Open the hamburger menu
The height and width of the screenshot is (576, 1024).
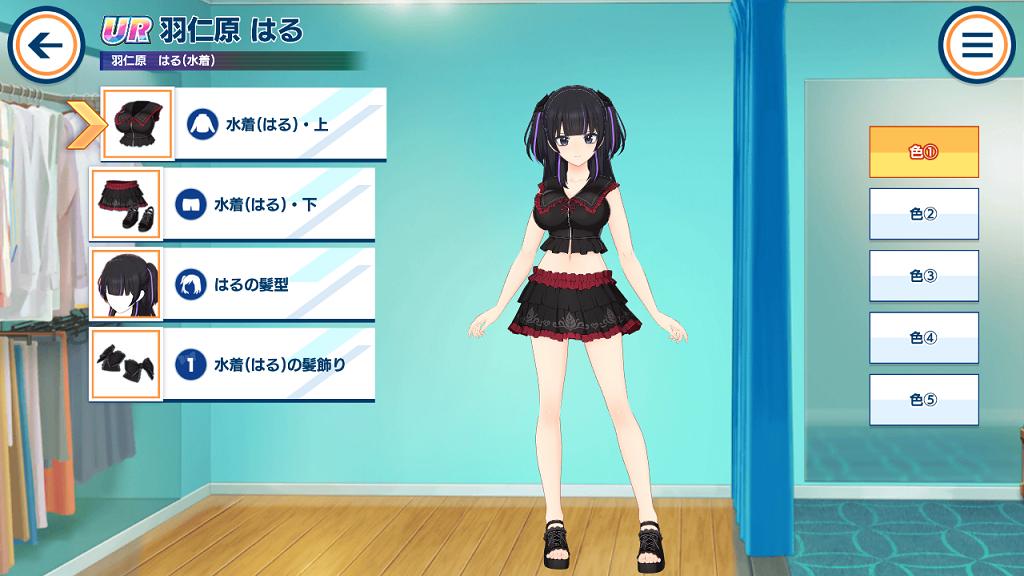click(976, 45)
